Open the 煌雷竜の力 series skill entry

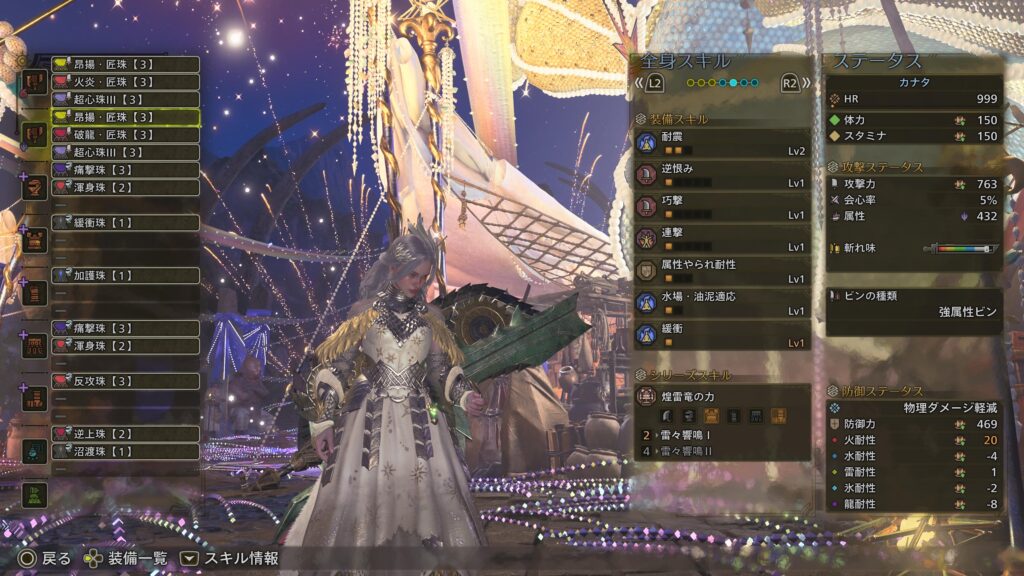point(721,397)
